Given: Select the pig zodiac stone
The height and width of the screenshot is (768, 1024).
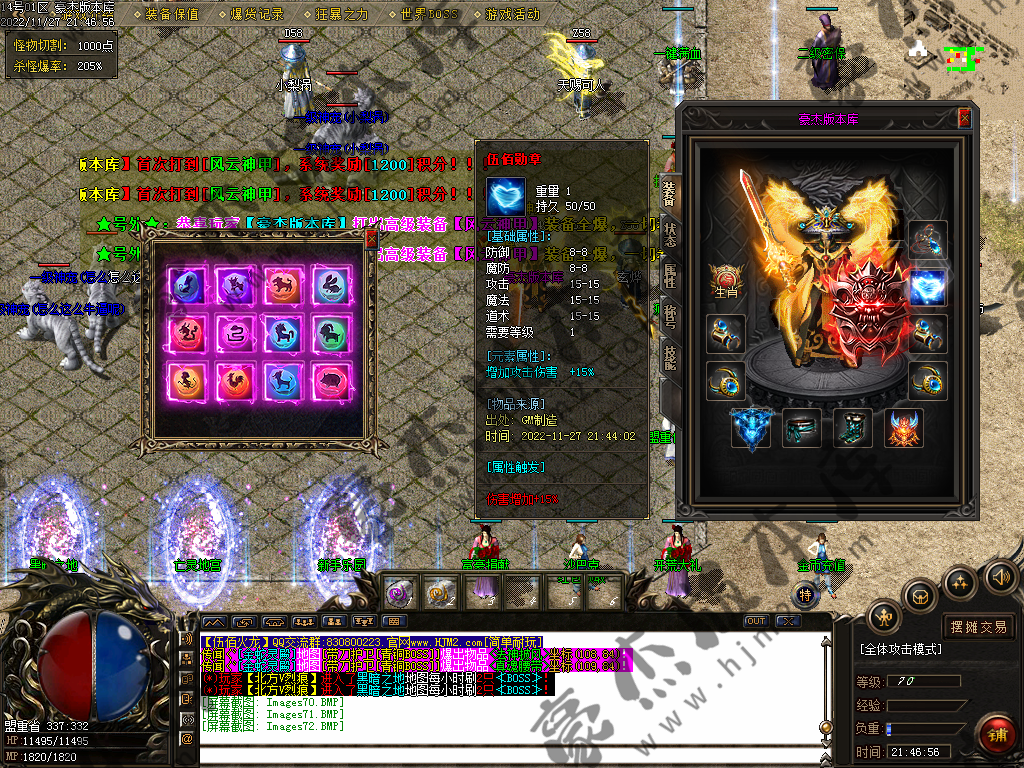Looking at the screenshot, I should click(332, 380).
